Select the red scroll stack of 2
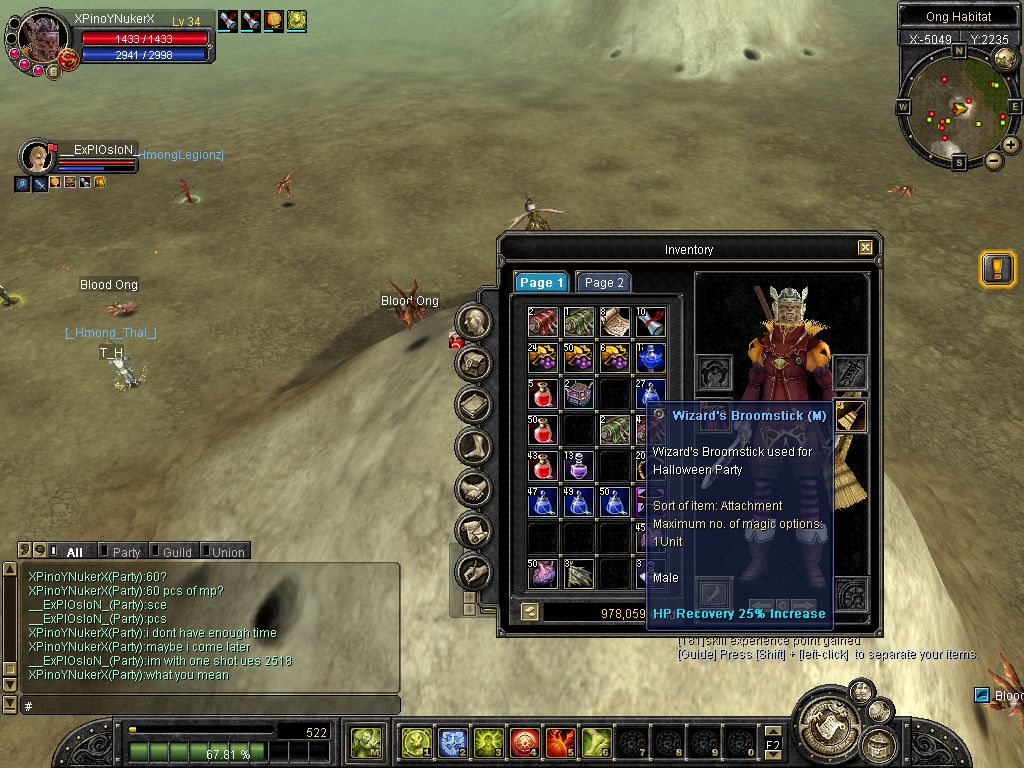1024x768 pixels. (542, 322)
